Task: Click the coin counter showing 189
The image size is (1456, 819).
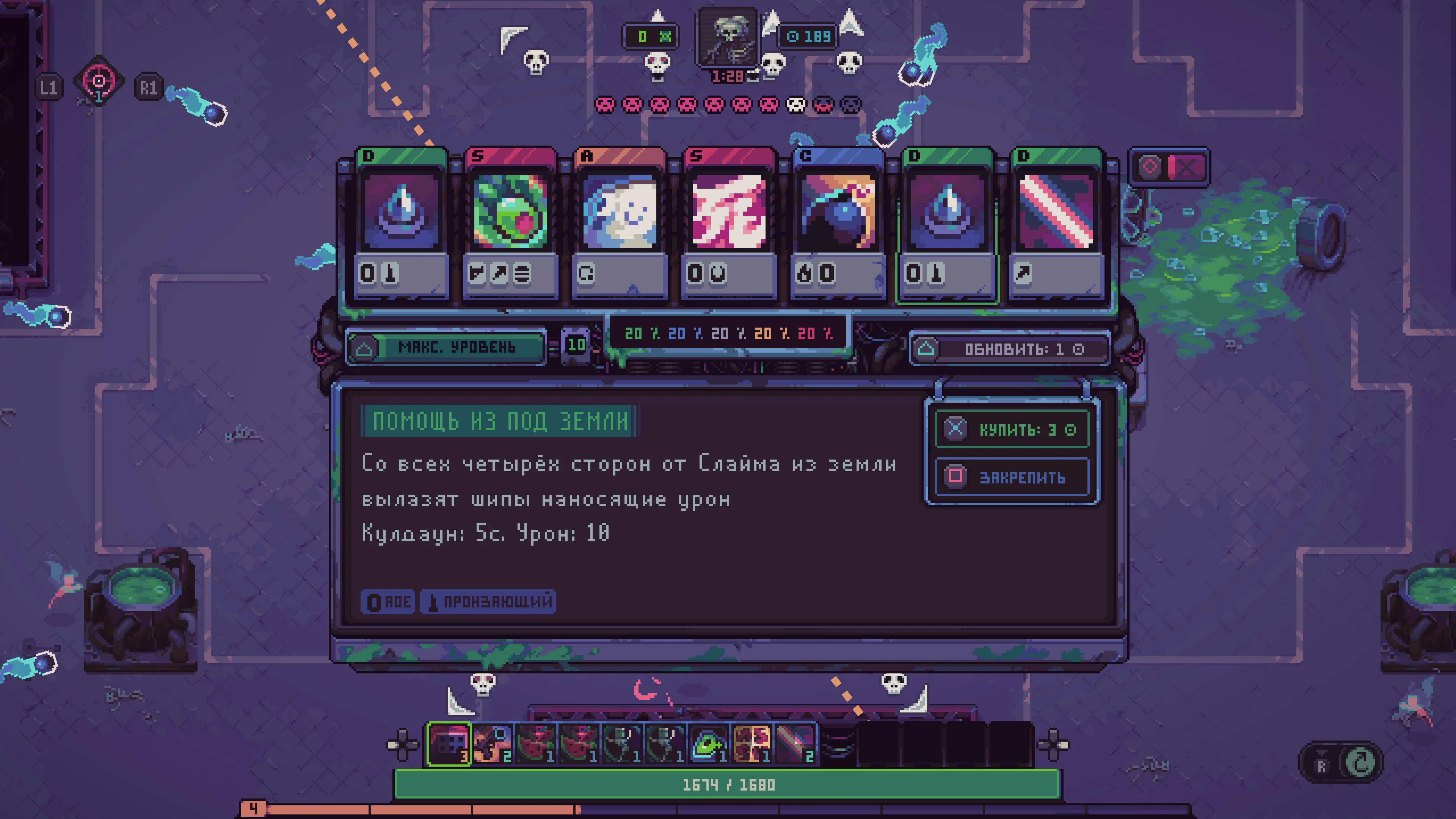Action: point(808,37)
